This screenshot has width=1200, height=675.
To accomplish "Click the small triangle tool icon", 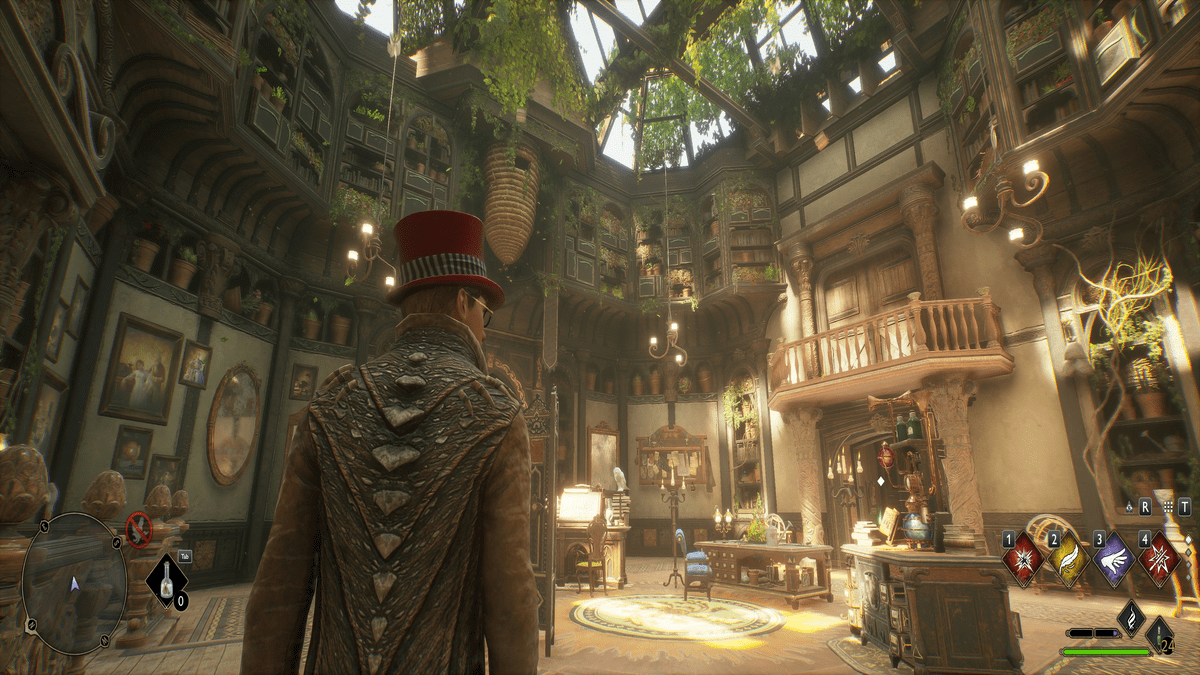I will tap(1129, 508).
